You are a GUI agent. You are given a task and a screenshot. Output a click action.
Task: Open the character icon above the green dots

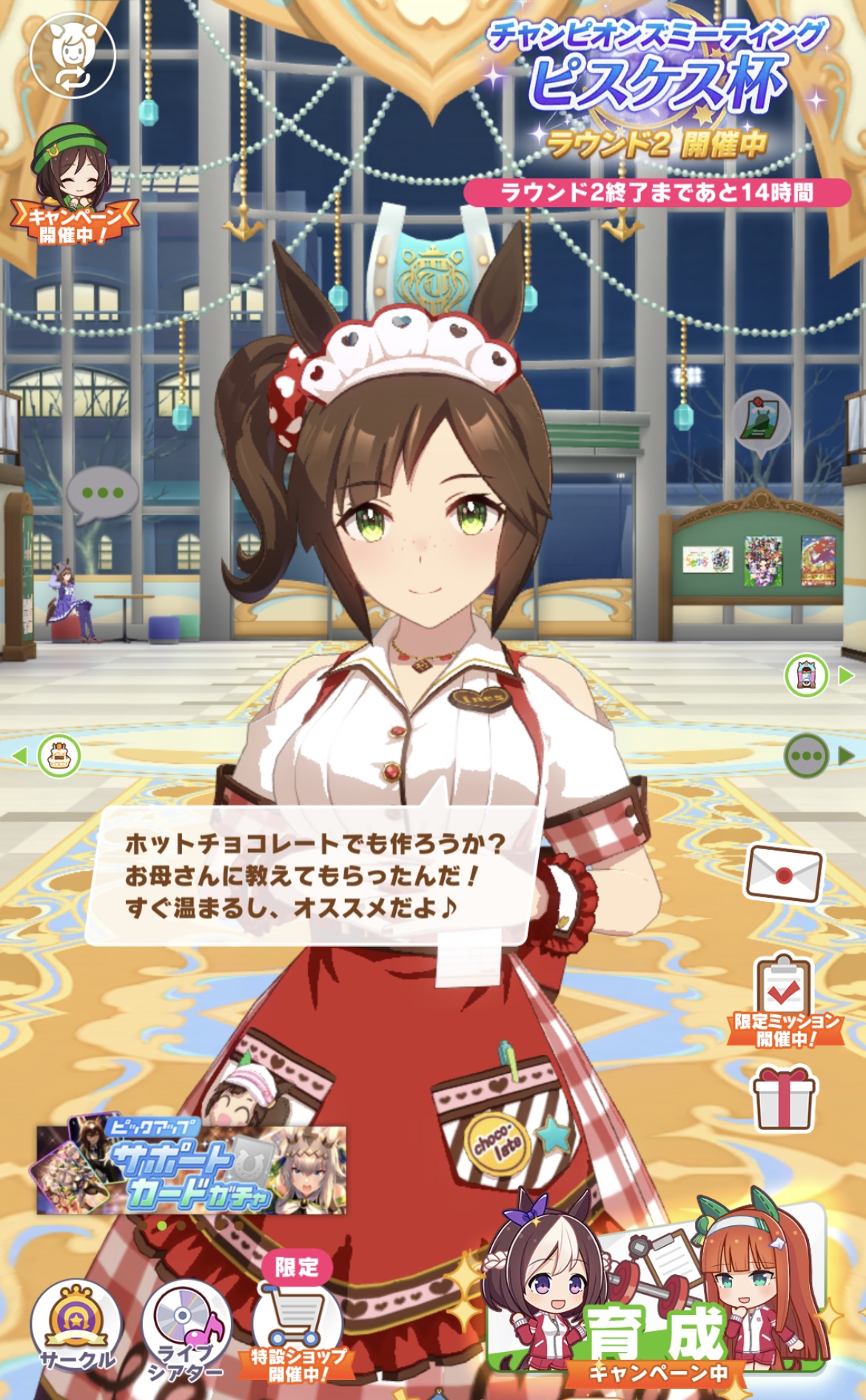click(806, 675)
